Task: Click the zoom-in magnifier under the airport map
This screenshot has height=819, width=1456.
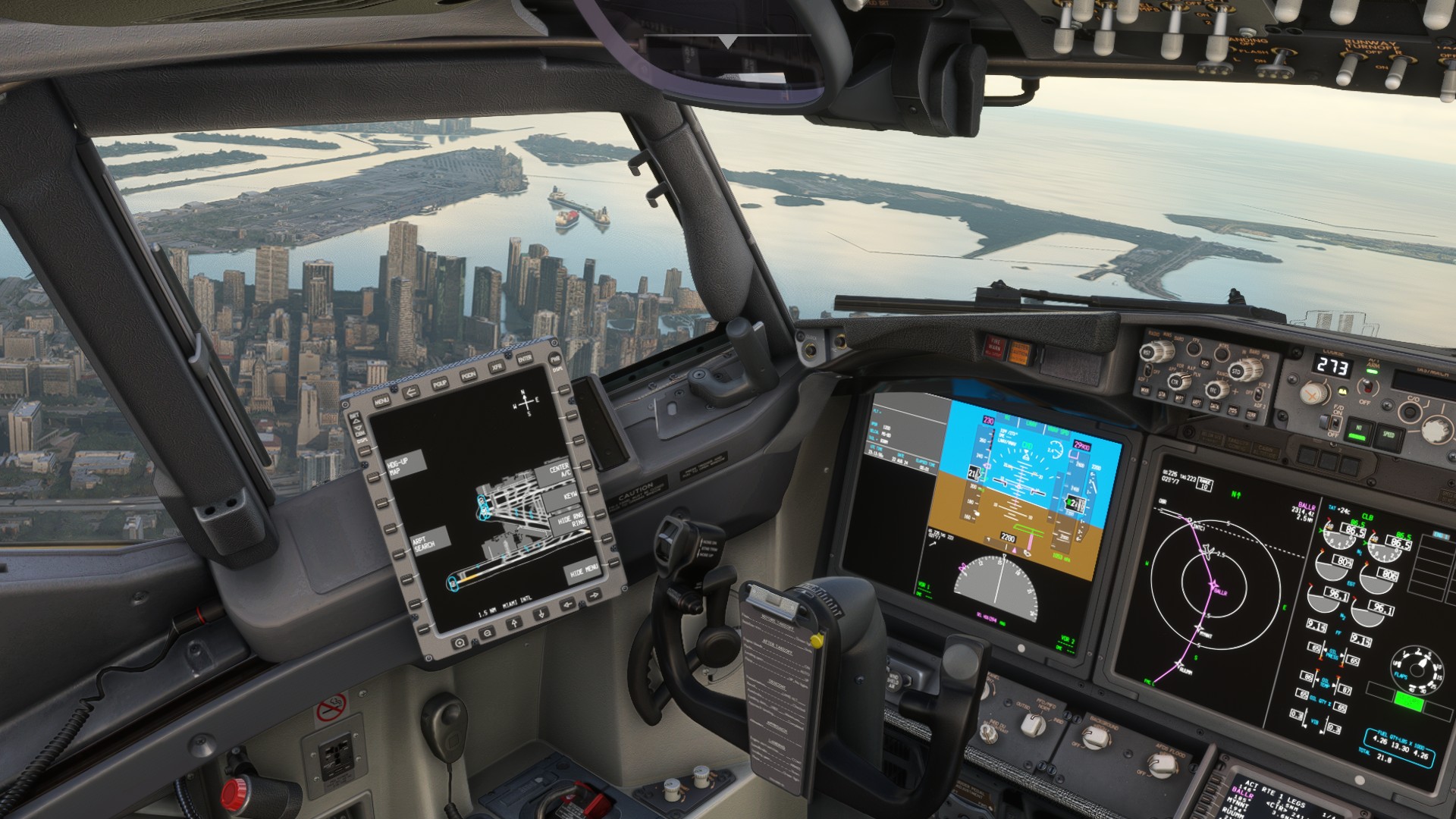Action: click(x=458, y=641)
